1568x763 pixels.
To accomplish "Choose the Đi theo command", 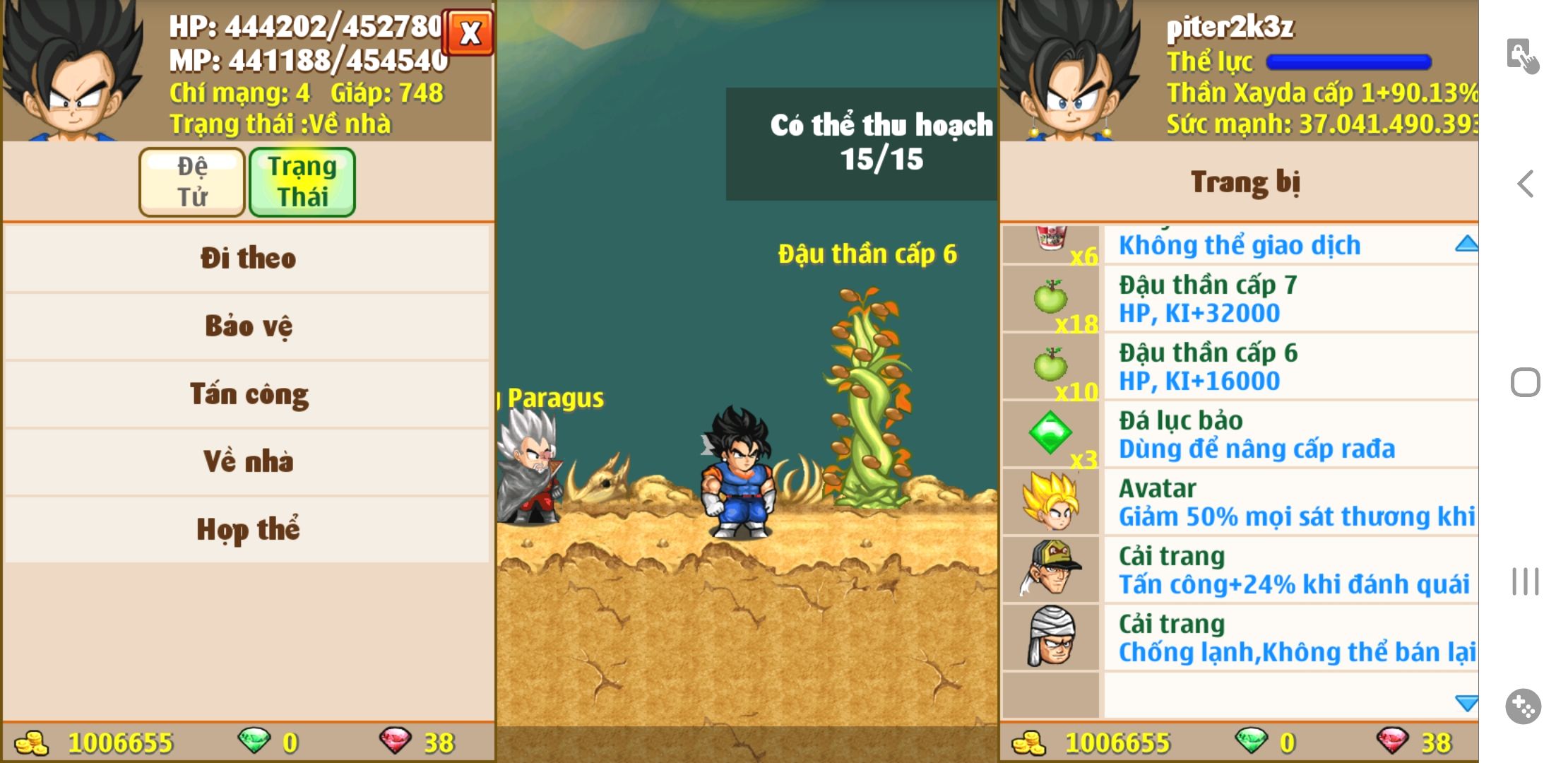I will pos(247,258).
